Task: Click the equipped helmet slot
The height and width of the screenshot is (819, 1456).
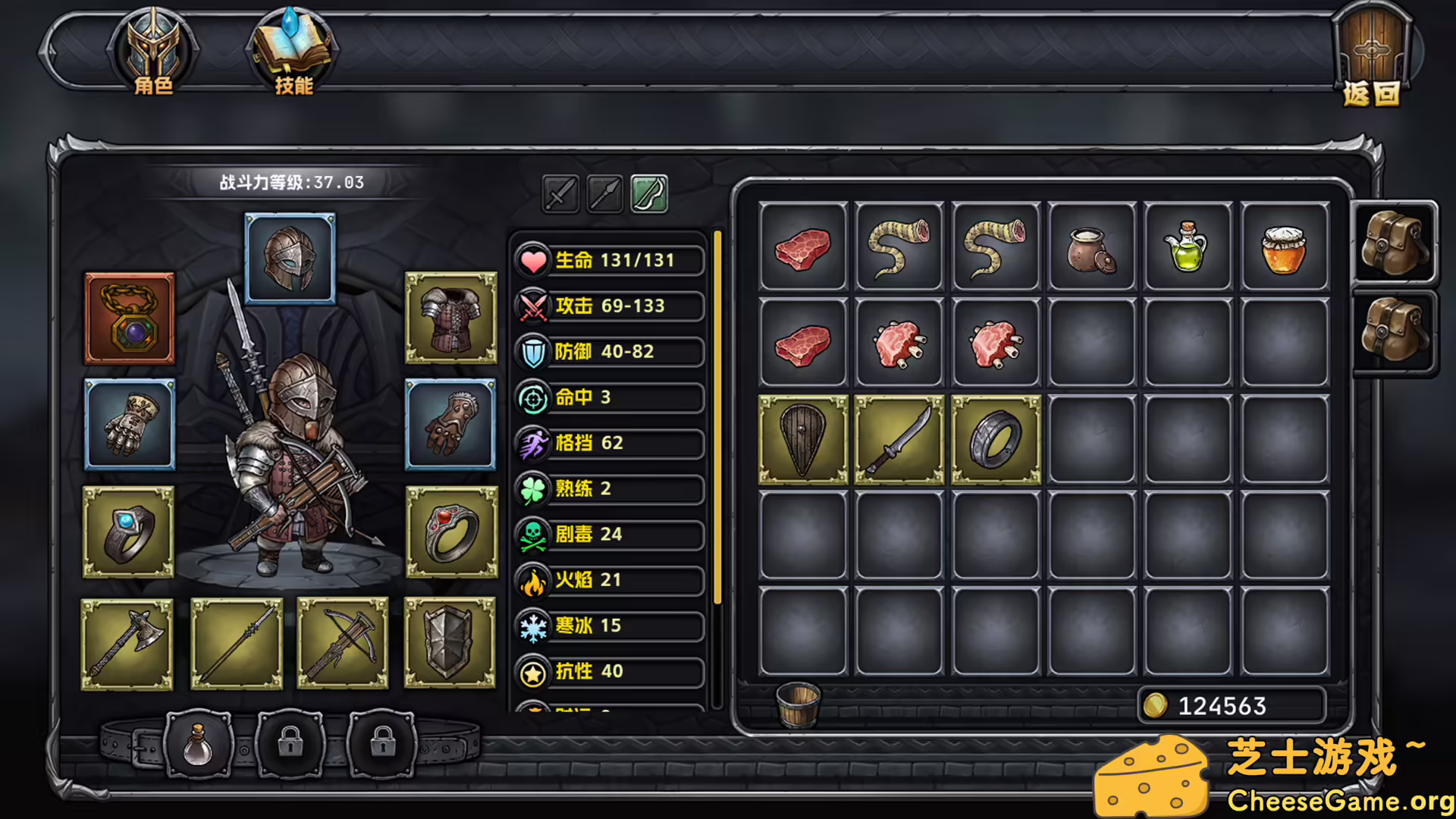Action: coord(290,259)
